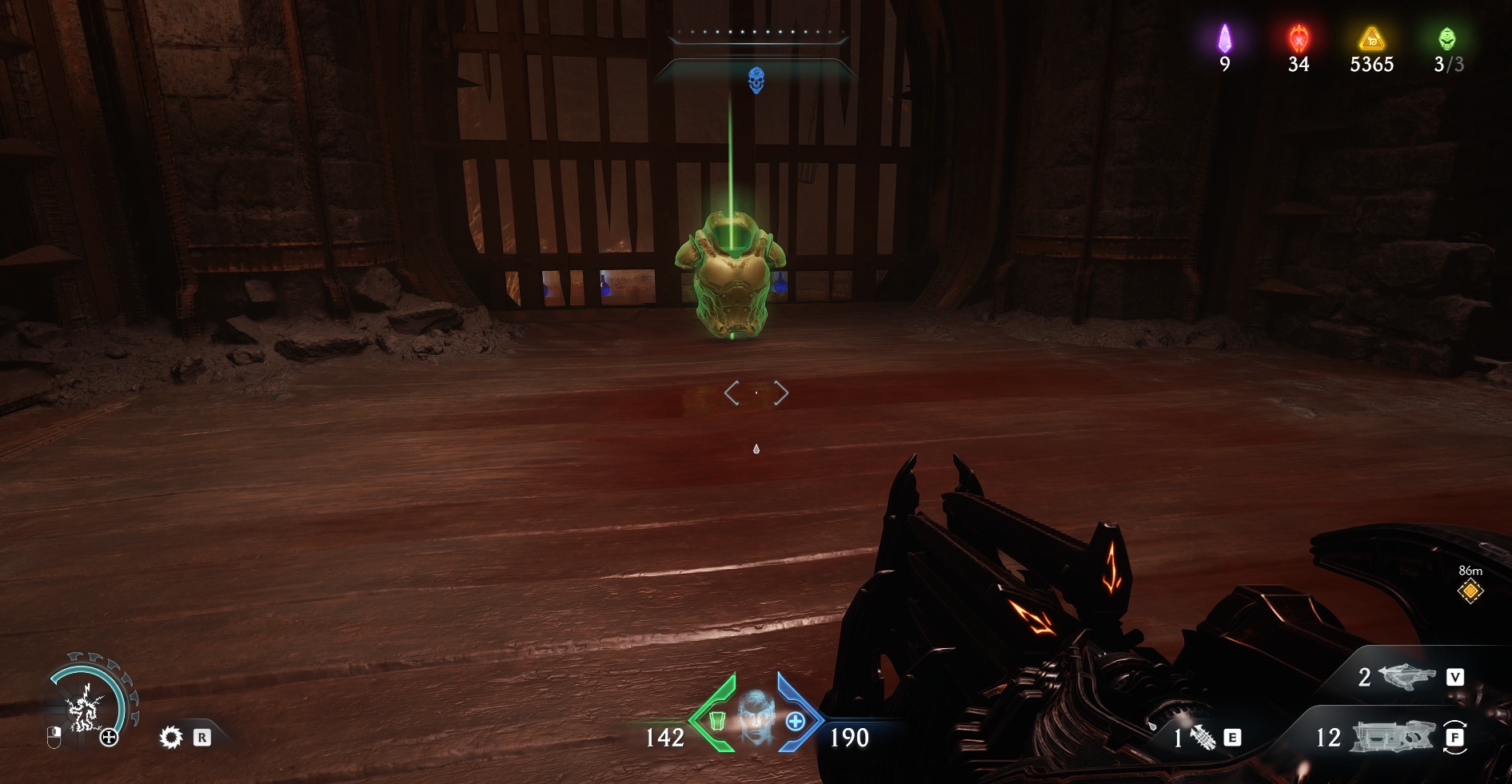This screenshot has height=784, width=1512.
Task: Click the green armor shield icon
Action: [x=717, y=721]
